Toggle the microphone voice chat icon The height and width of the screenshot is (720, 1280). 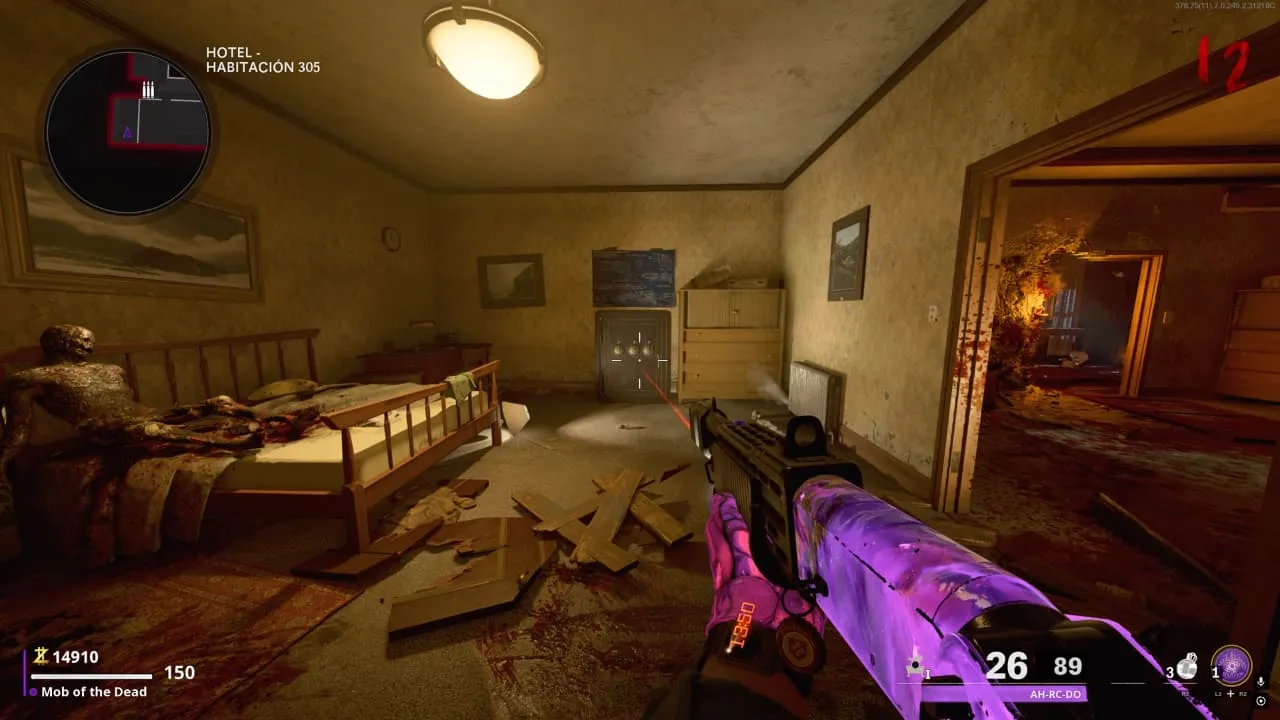[x=1260, y=682]
